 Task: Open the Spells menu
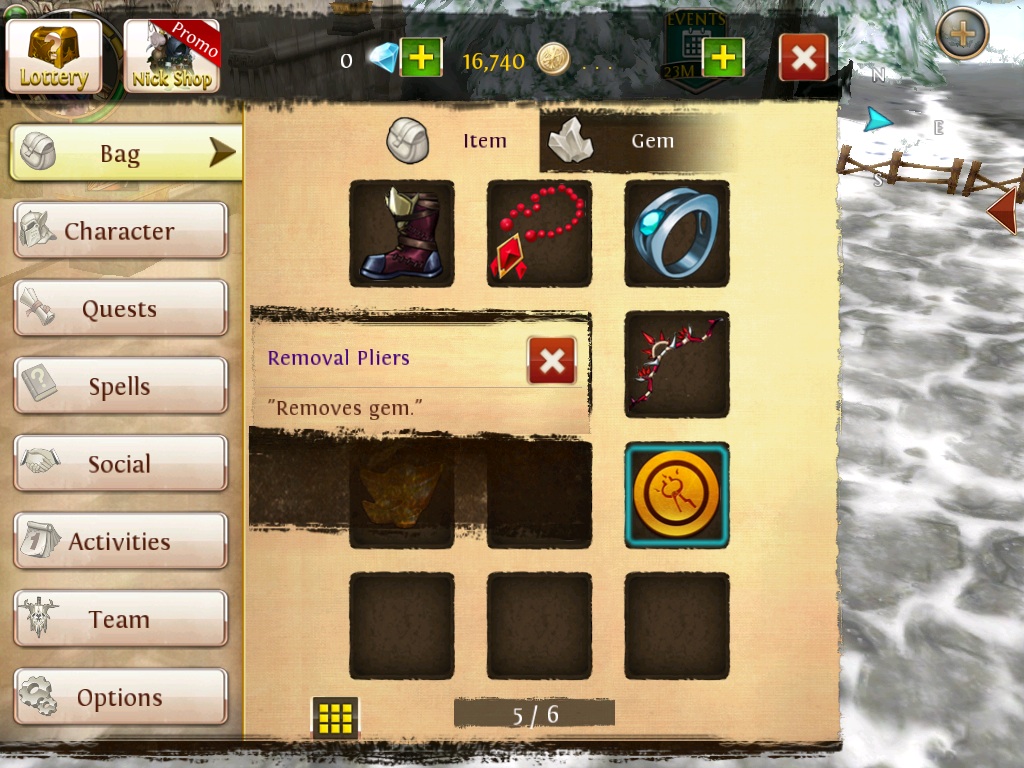[x=120, y=387]
